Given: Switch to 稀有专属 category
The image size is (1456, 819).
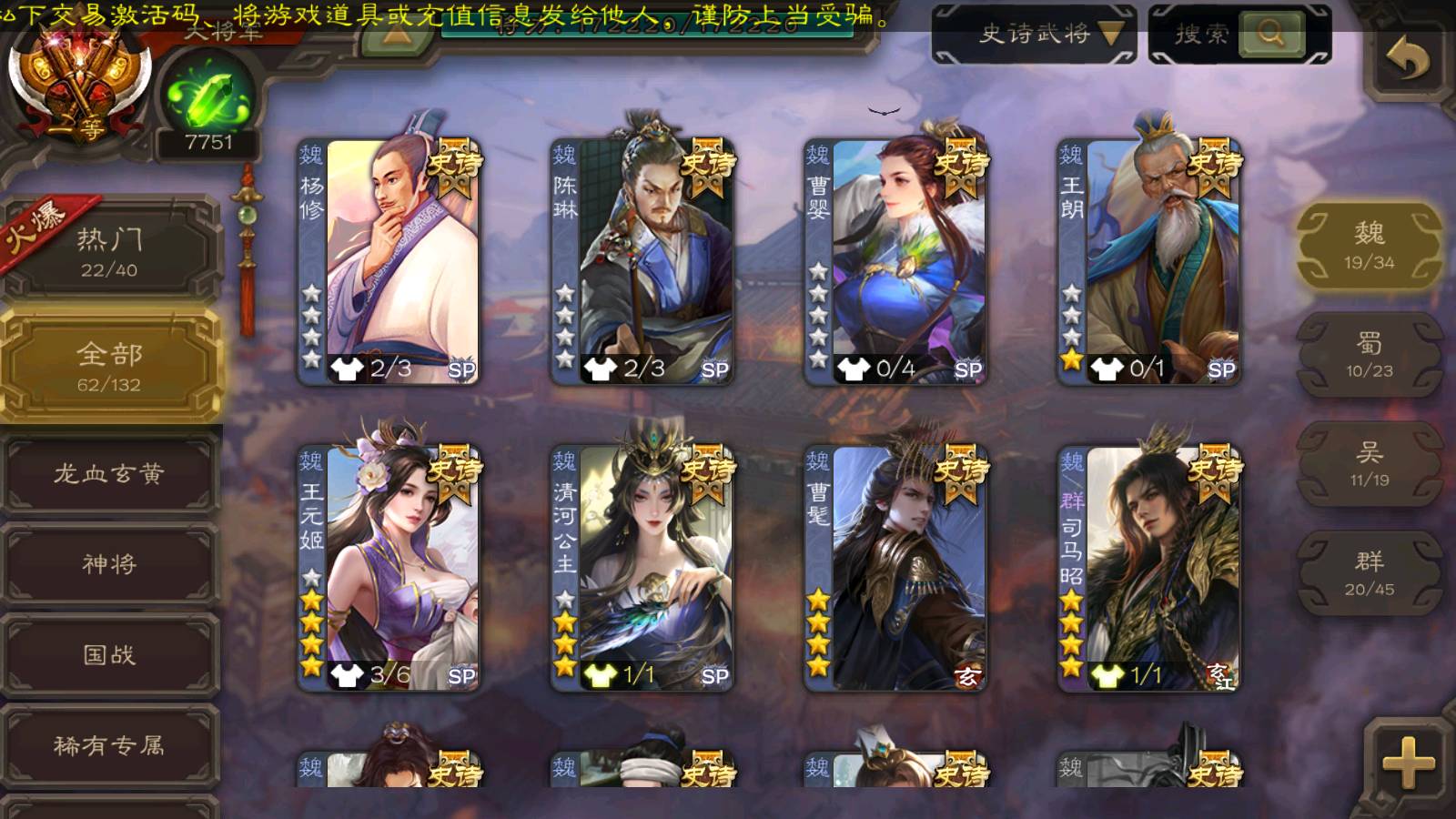Looking at the screenshot, I should click(x=109, y=746).
